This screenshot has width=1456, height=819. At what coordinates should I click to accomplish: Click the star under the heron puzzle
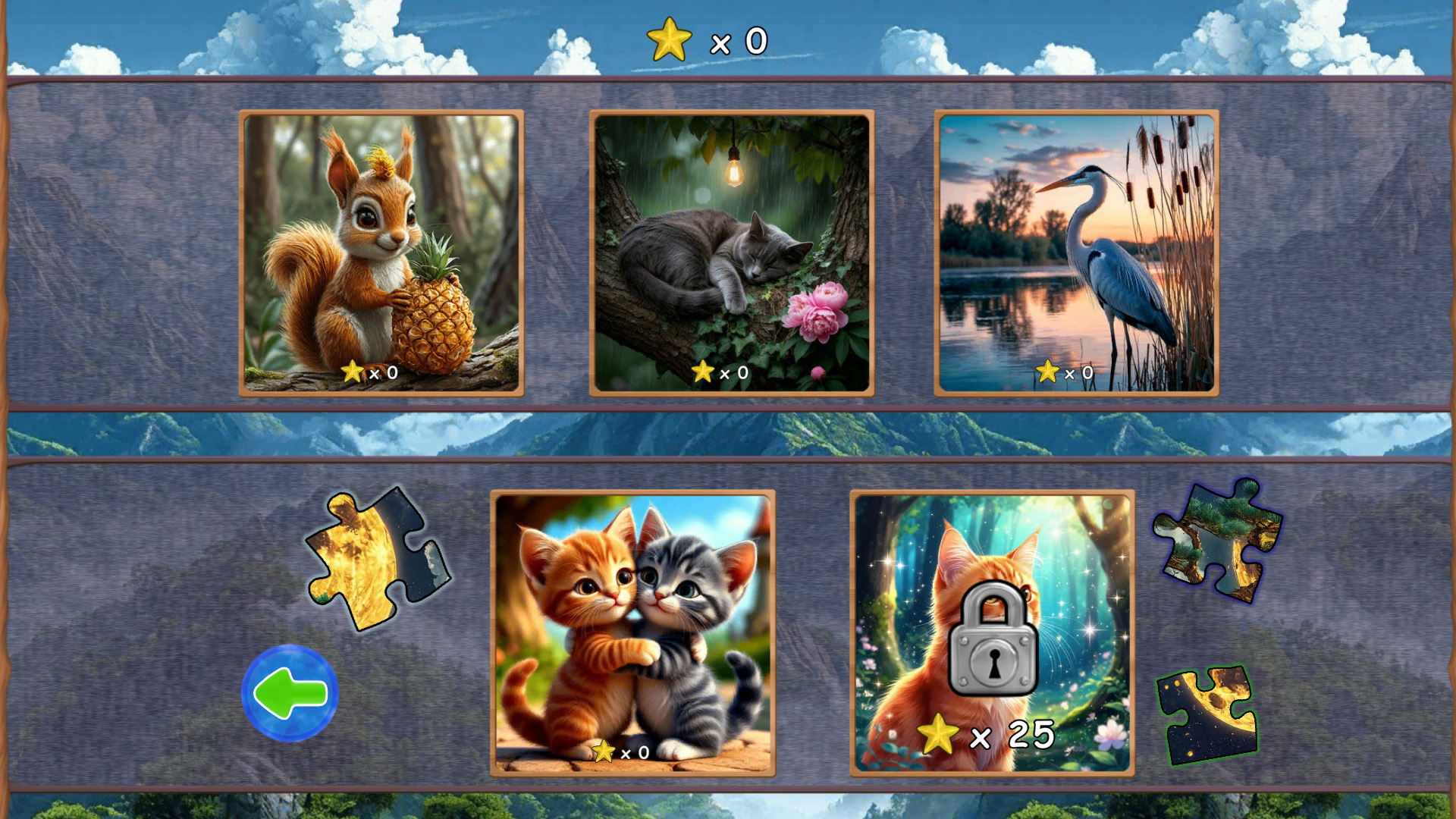tap(1049, 372)
